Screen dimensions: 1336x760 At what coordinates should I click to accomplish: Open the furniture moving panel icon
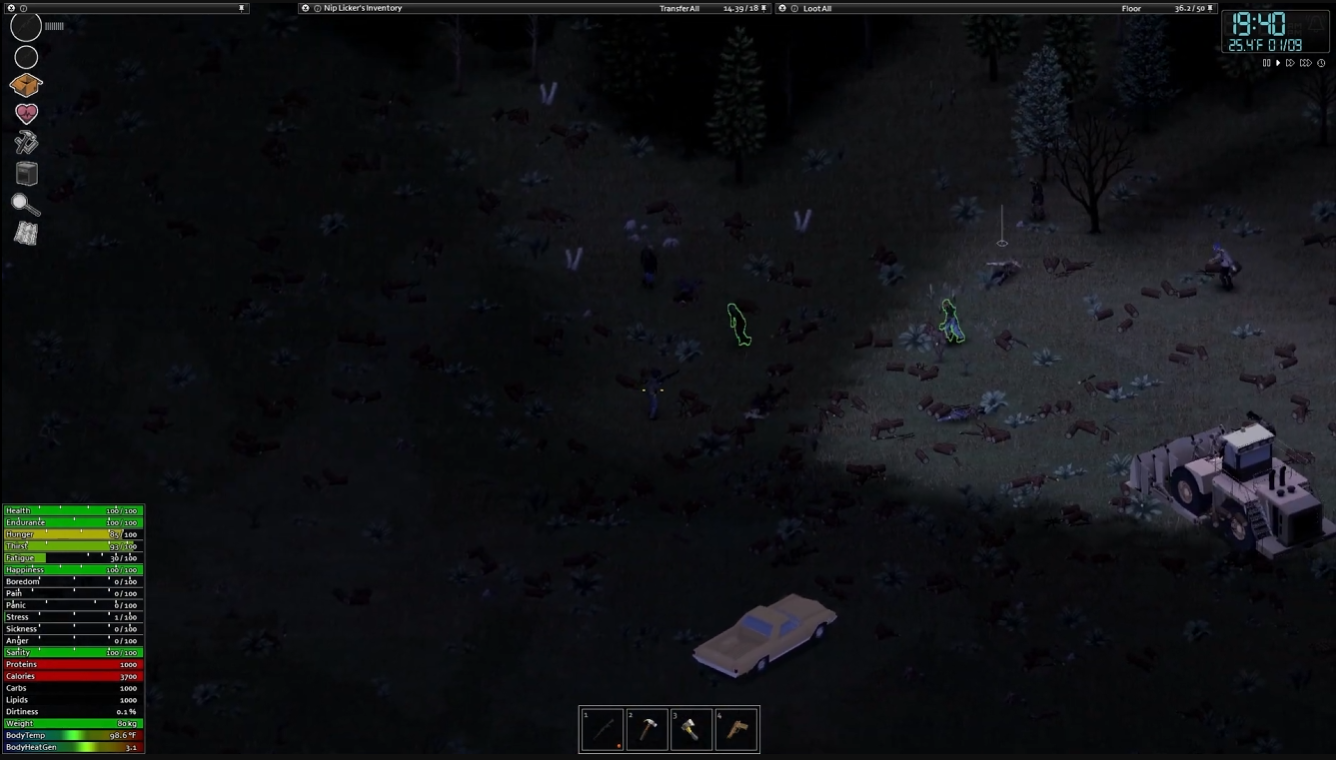coord(25,173)
